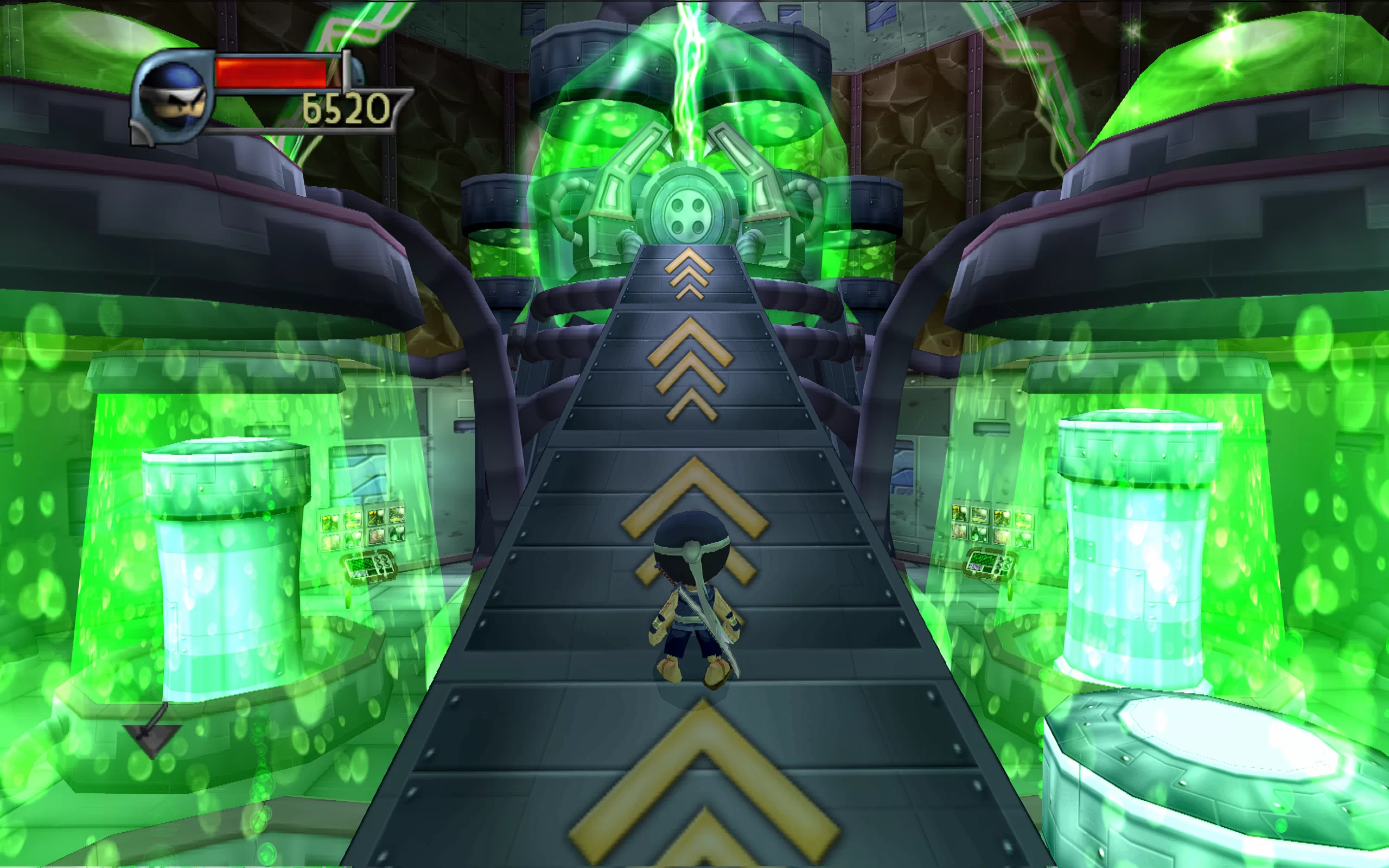Click the ninja portrait icon
The height and width of the screenshot is (868, 1389).
point(173,97)
